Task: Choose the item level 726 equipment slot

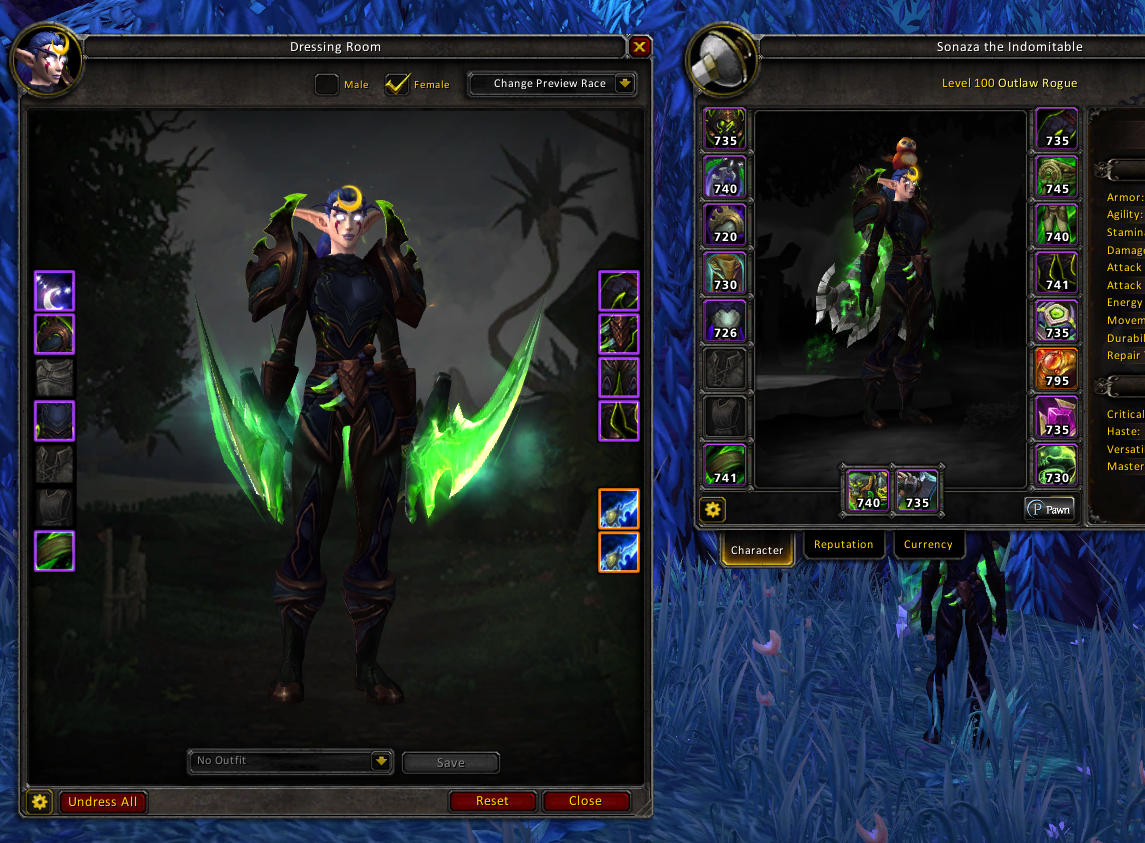Action: (x=724, y=320)
